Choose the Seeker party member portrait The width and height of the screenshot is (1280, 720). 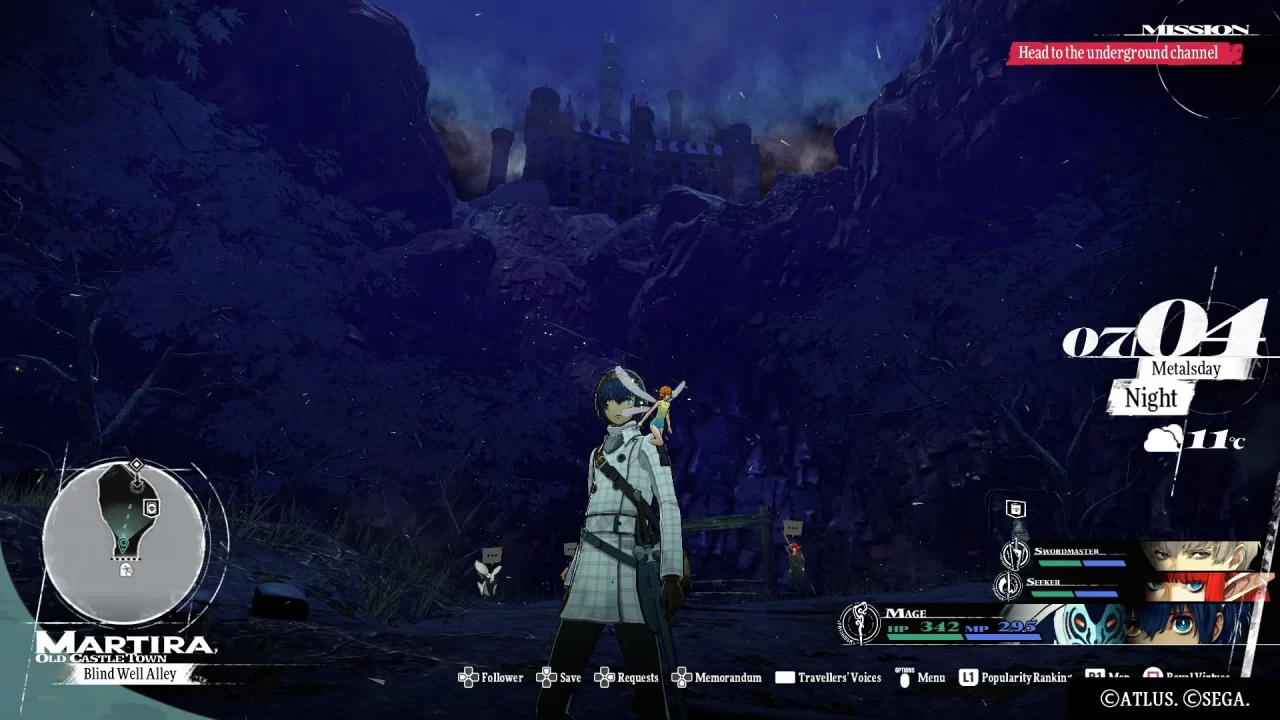1205,586
